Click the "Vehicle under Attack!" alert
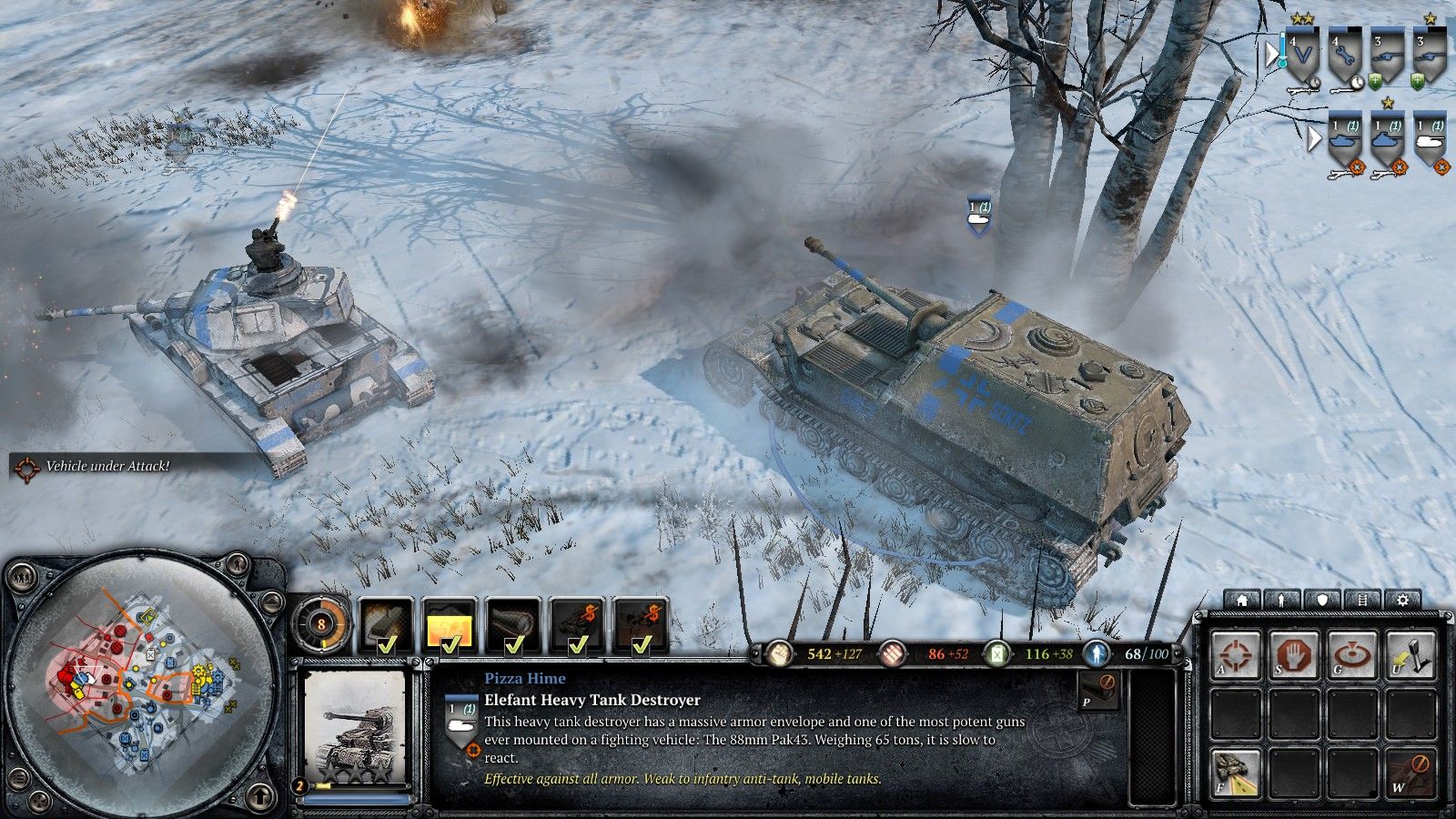 click(x=106, y=466)
